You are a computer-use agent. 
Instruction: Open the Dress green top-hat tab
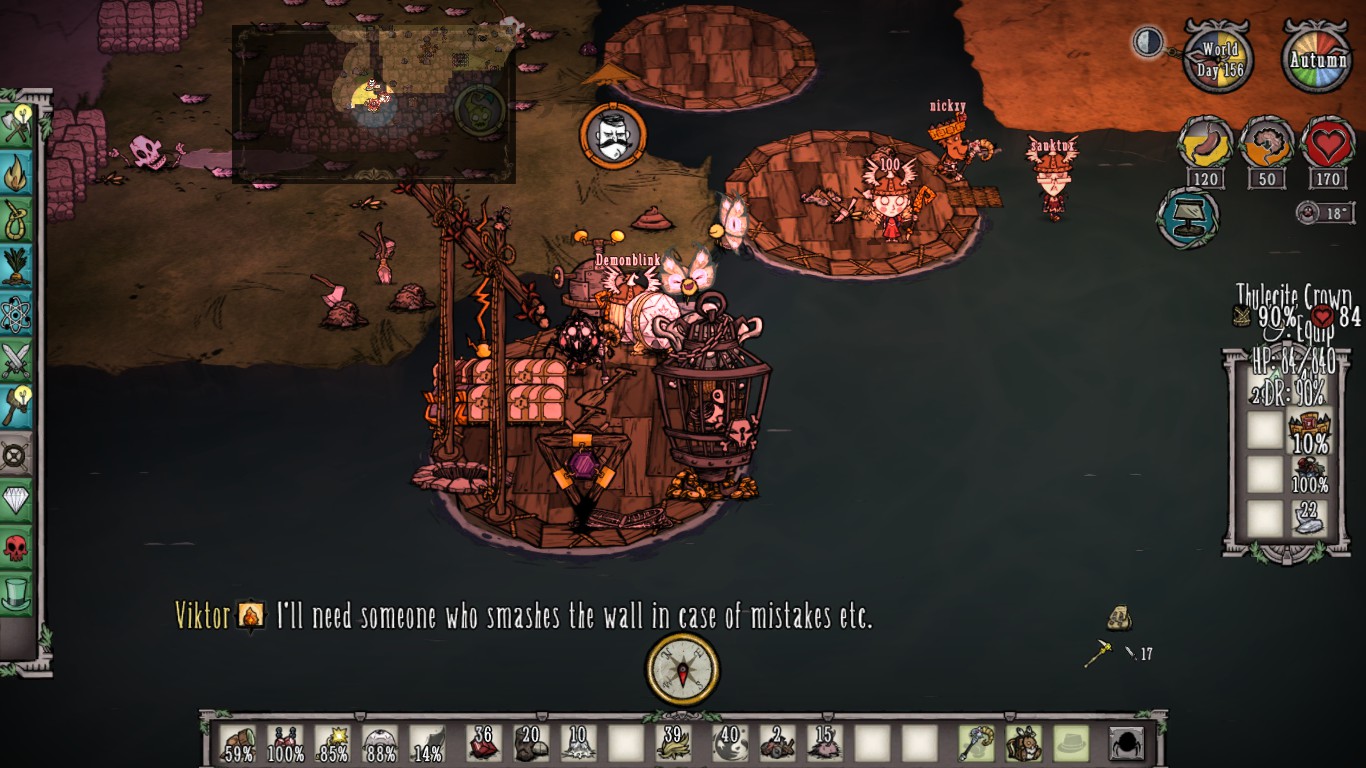(x=16, y=594)
